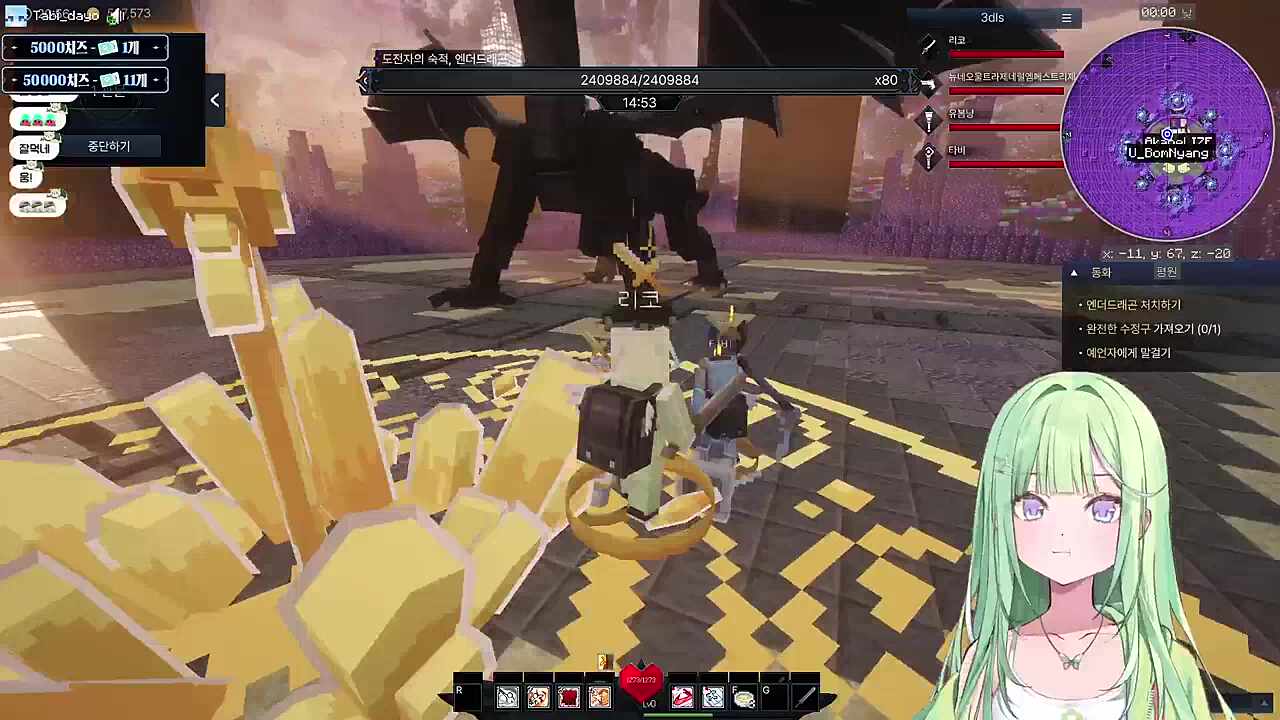Image resolution: width=1280 pixels, height=720 pixels.
Task: Click the 중단하기 stop button
Action: point(109,147)
